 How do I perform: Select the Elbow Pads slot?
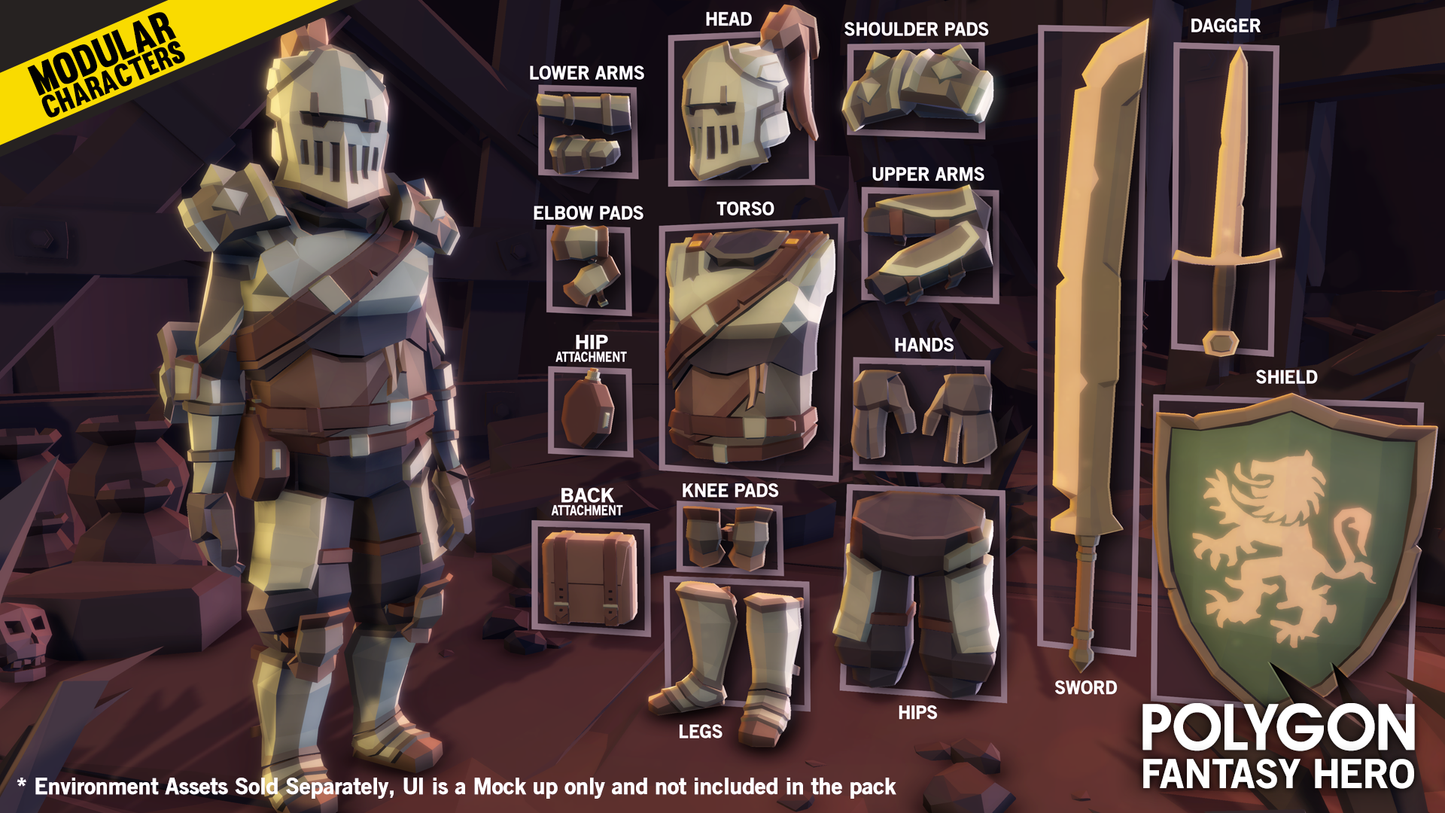(589, 269)
